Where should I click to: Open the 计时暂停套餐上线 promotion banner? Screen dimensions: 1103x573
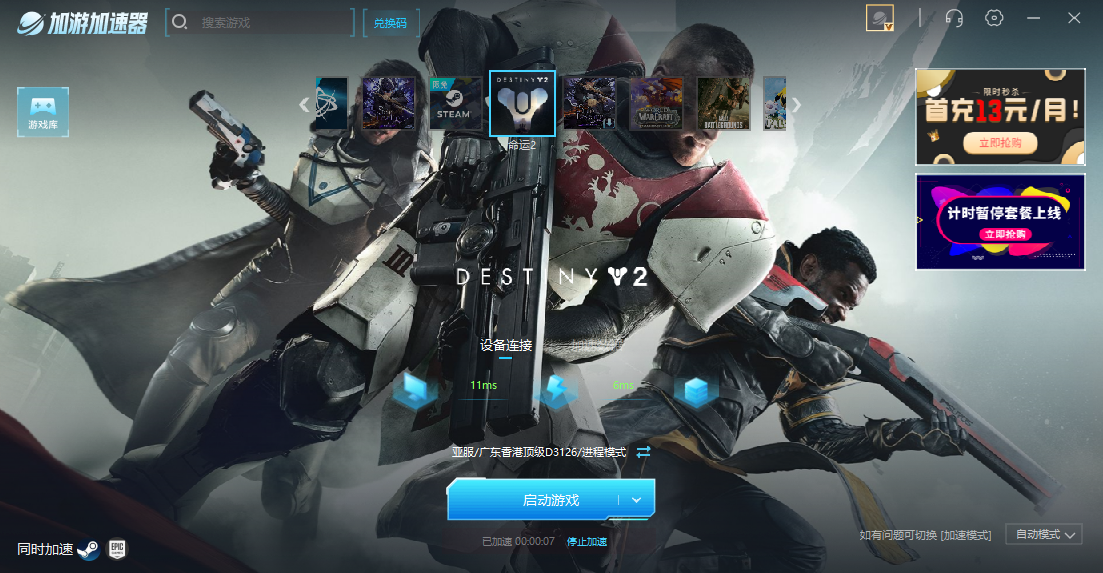coord(1000,221)
